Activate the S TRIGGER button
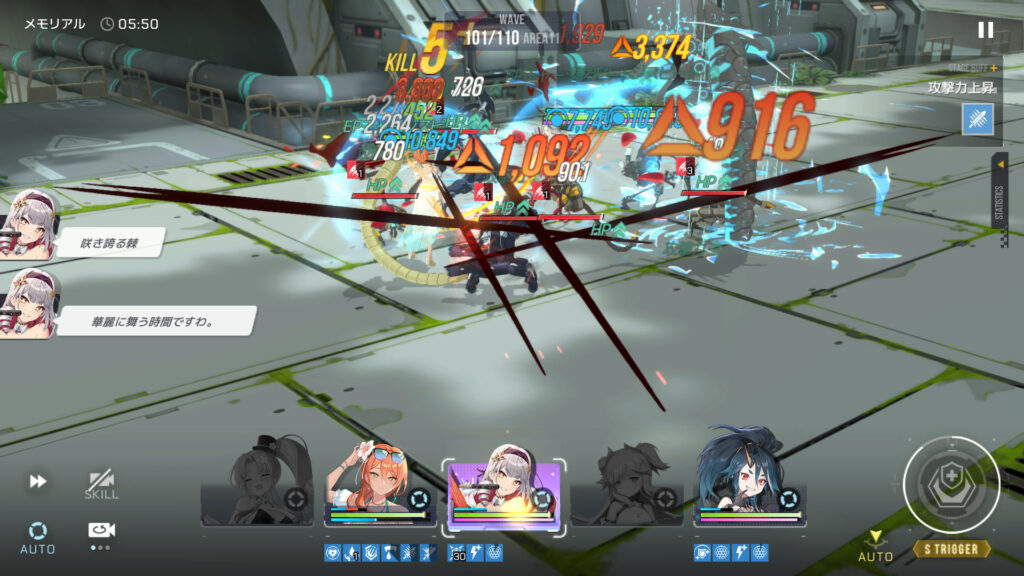Image resolution: width=1024 pixels, height=576 pixels. (951, 549)
